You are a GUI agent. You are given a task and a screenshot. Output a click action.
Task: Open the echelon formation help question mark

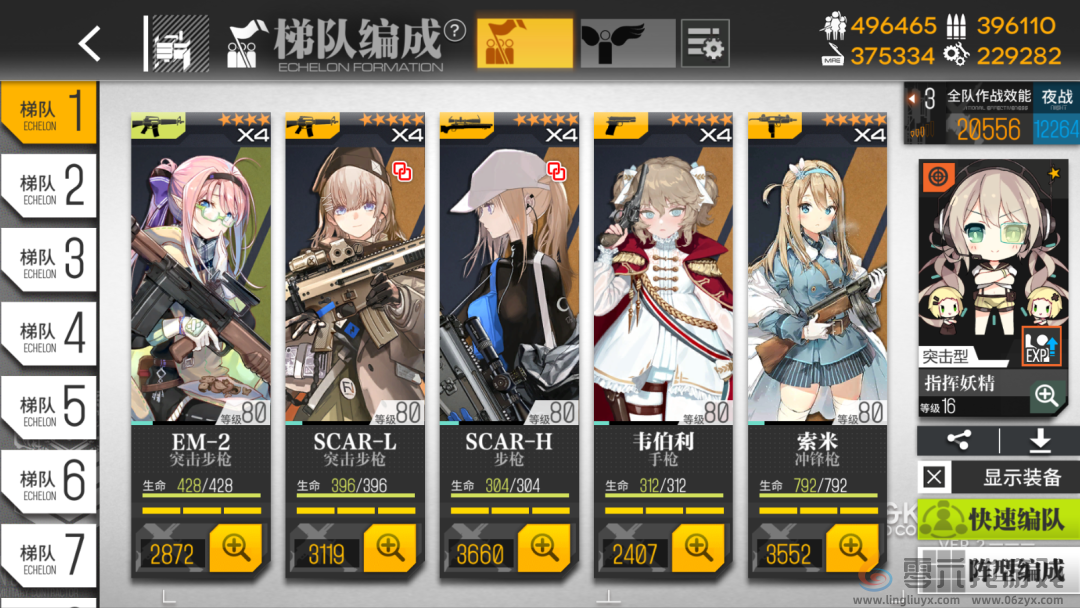455,30
